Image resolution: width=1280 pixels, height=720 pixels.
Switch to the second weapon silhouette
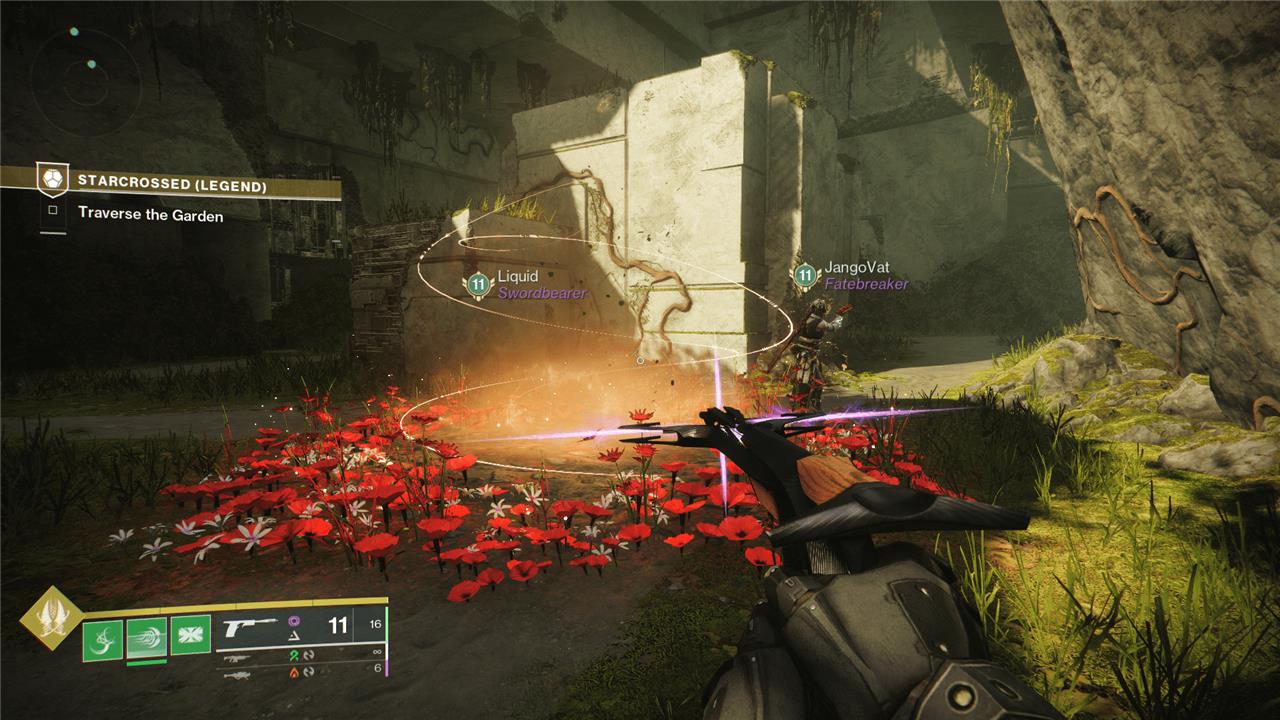click(236, 658)
